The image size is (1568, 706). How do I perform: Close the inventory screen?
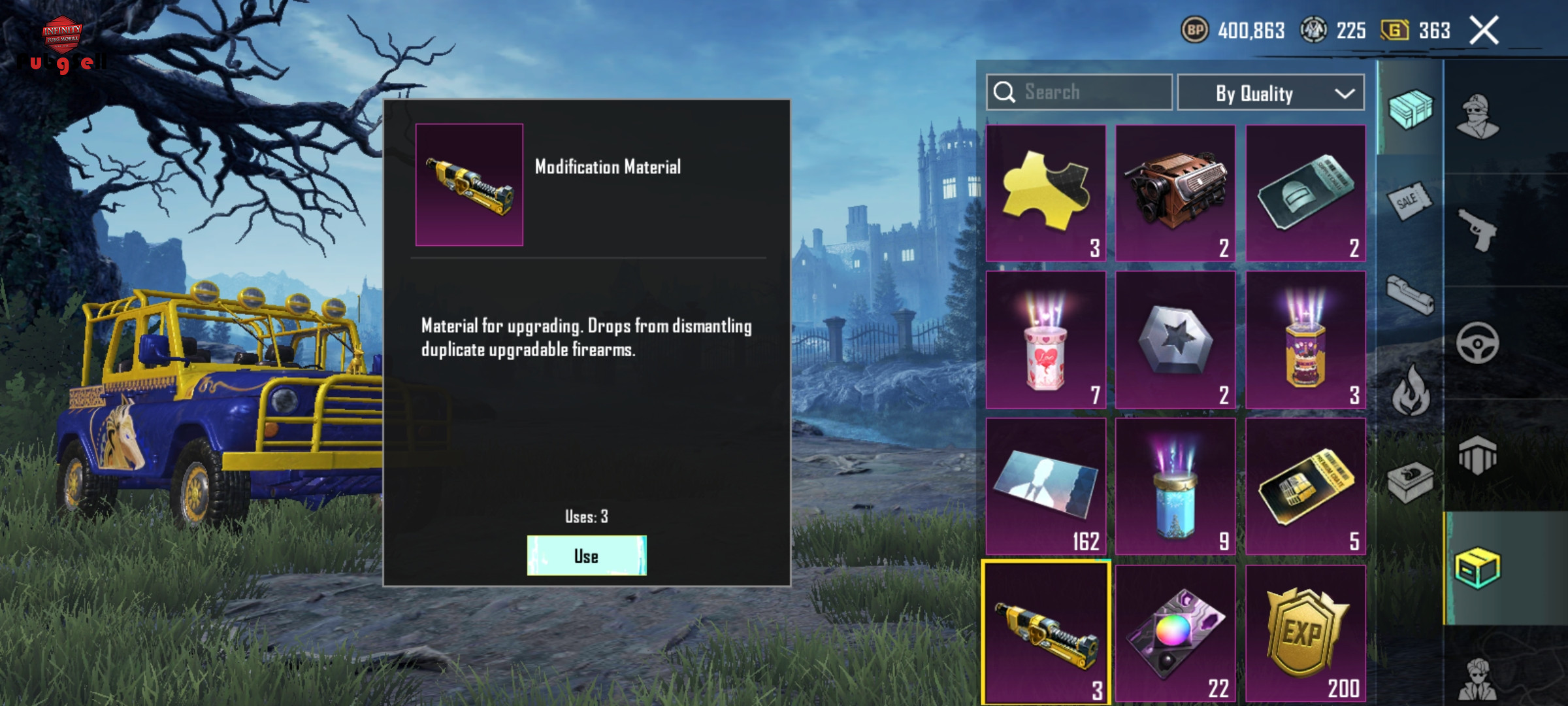(1484, 31)
